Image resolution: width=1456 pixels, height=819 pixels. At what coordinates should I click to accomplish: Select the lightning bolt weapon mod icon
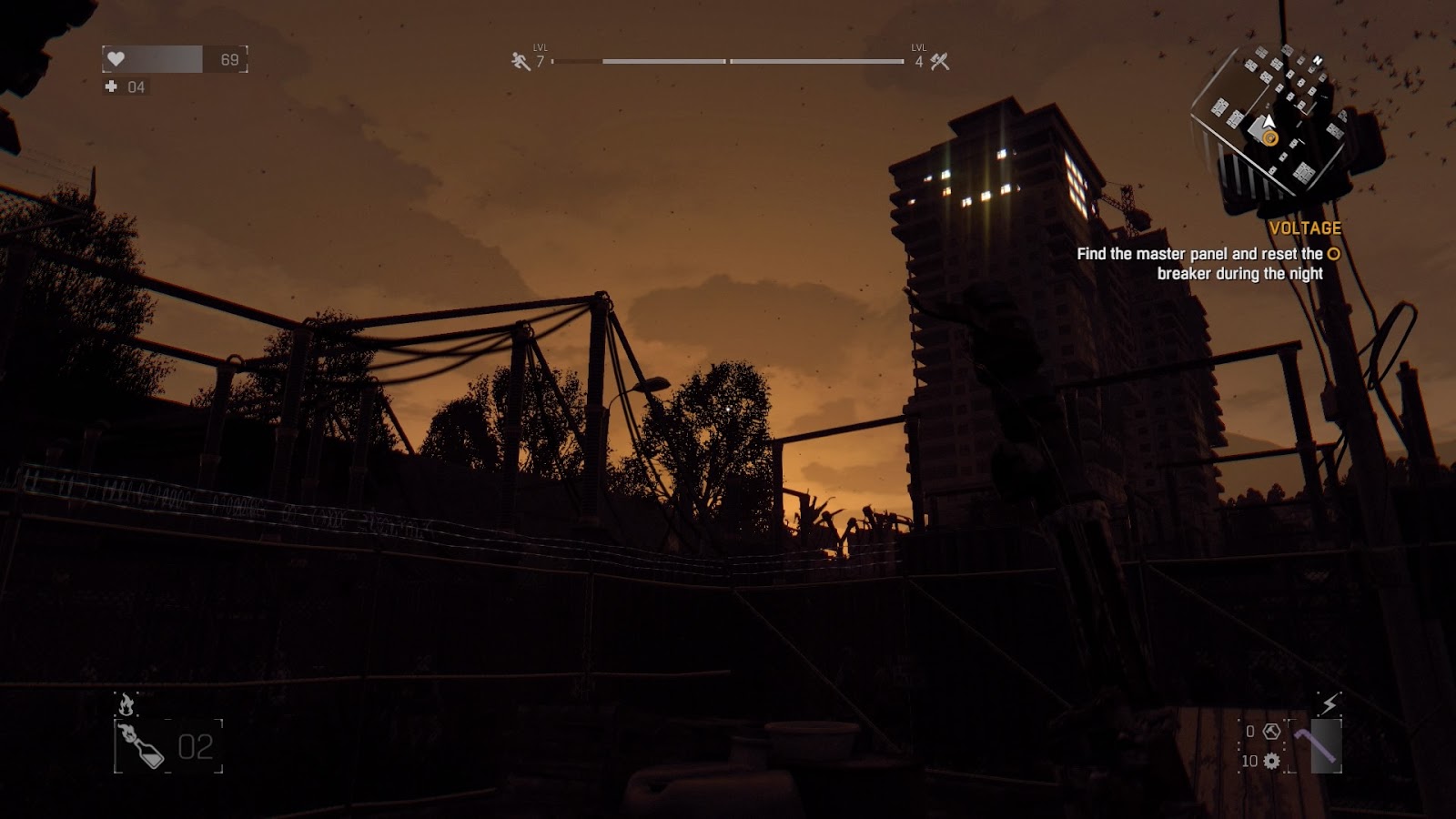(x=1330, y=703)
